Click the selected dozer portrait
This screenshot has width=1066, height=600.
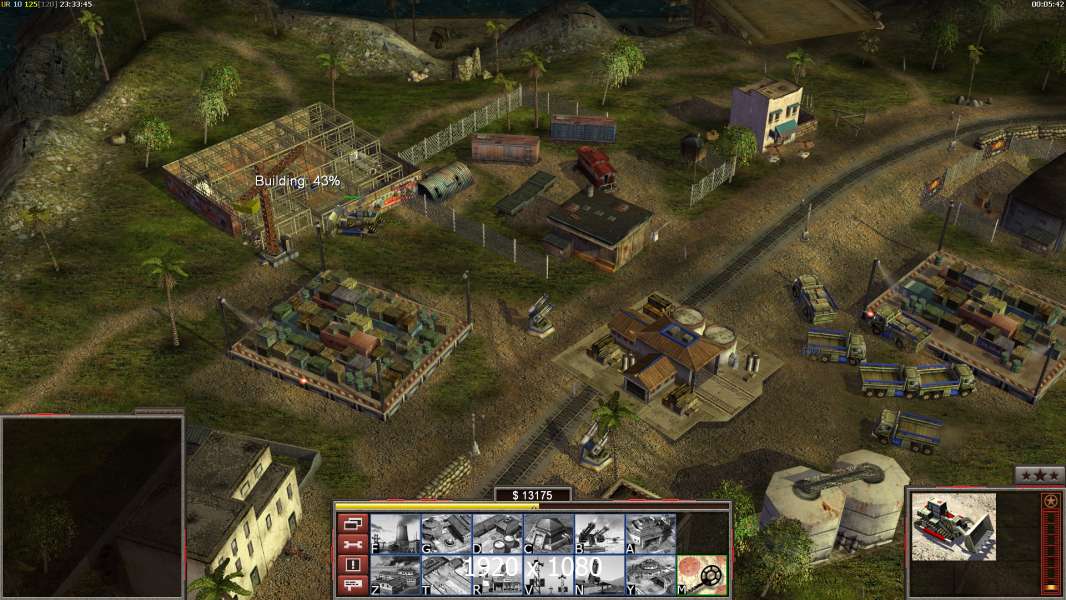(x=954, y=526)
